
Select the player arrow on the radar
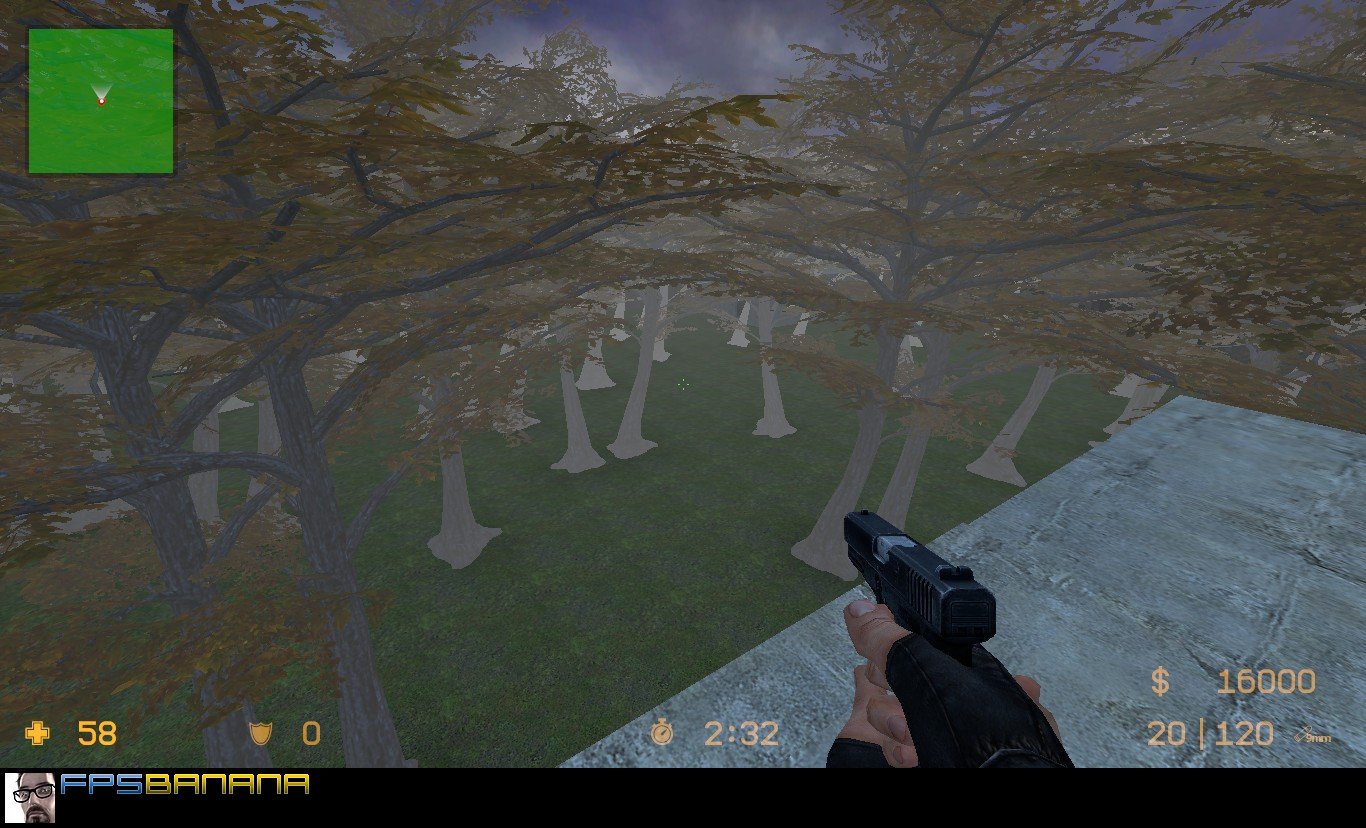(99, 95)
